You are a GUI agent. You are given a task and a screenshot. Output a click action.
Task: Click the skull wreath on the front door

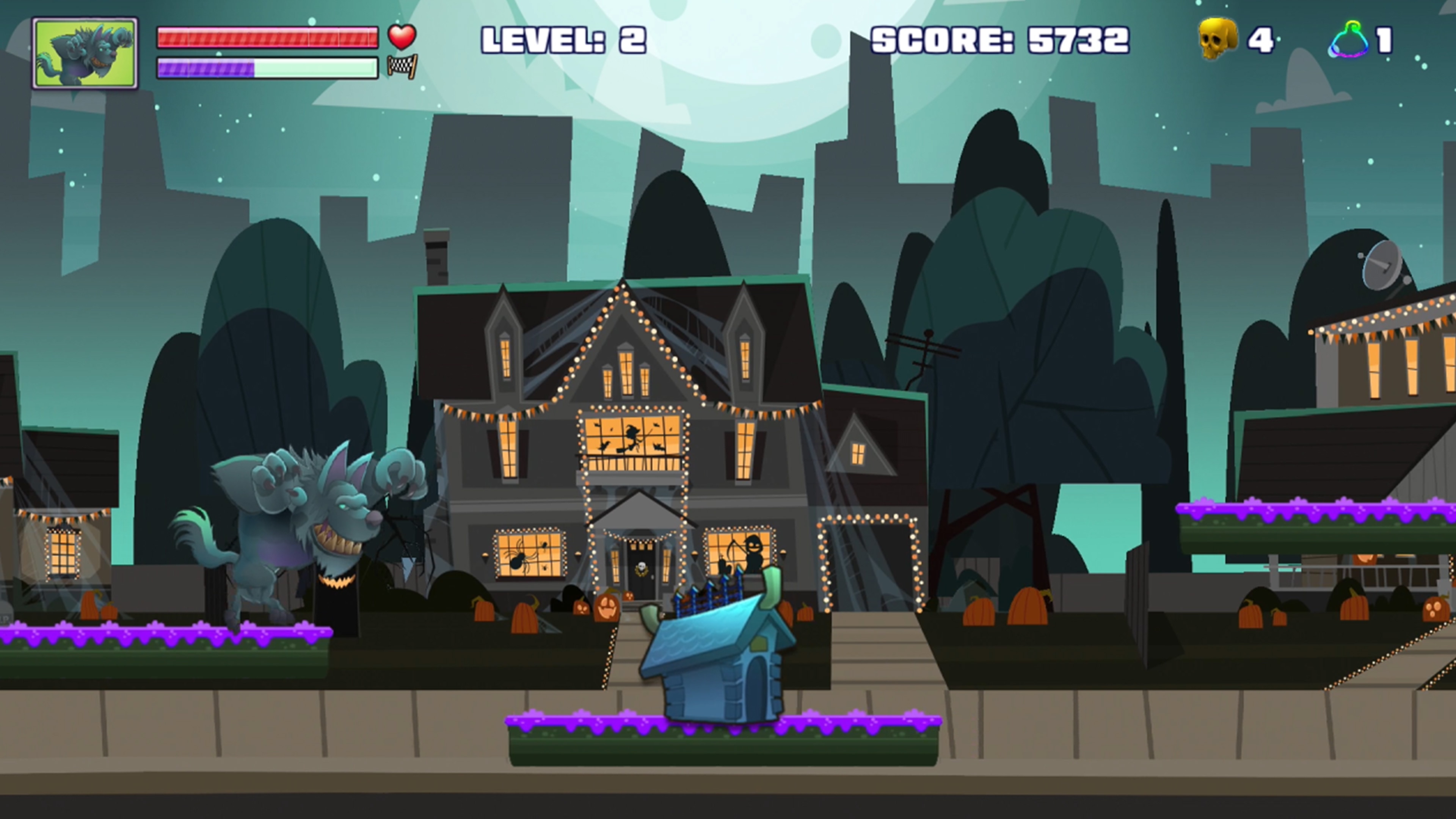[x=642, y=568]
